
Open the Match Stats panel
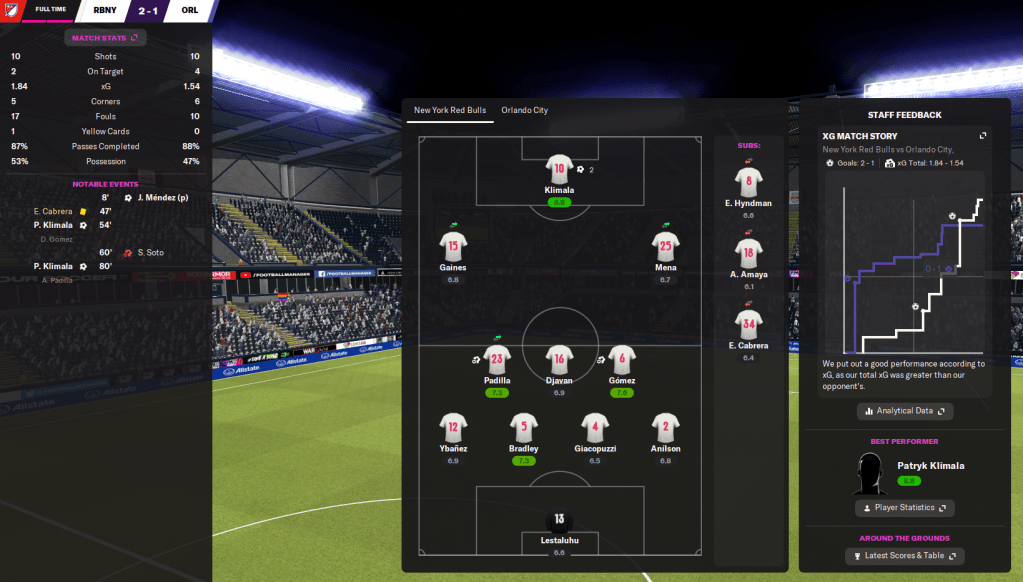click(105, 38)
